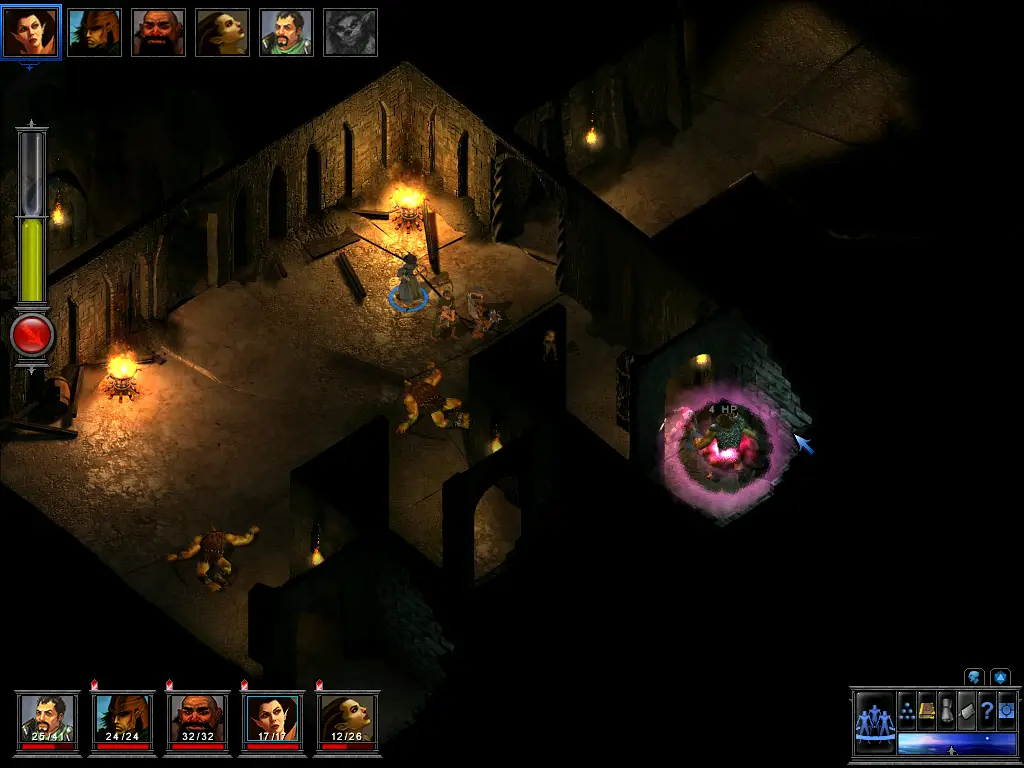
Task: Select all party with three-figures button
Action: click(x=875, y=720)
